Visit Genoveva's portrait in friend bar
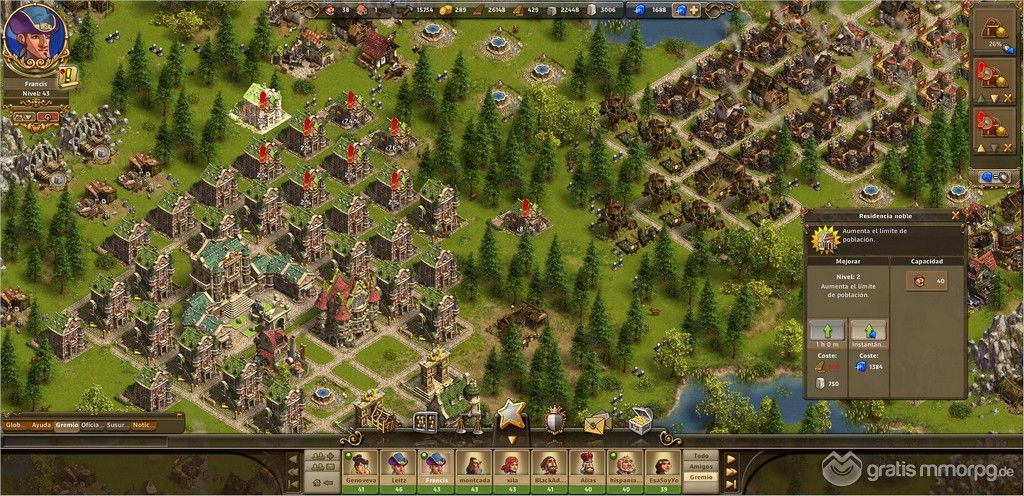This screenshot has width=1024, height=496. click(360, 463)
